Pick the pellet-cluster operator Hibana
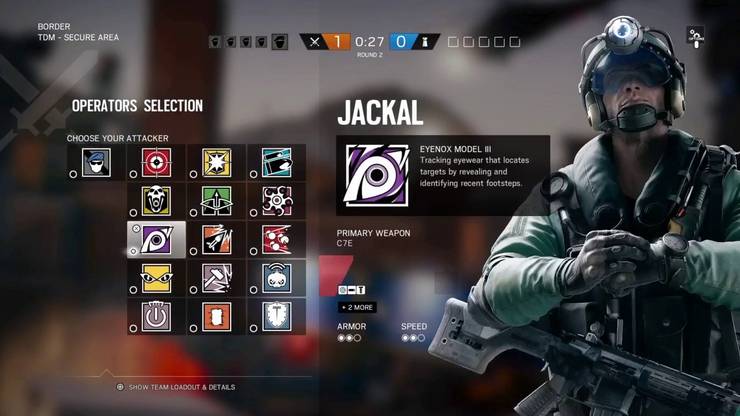 (276, 200)
